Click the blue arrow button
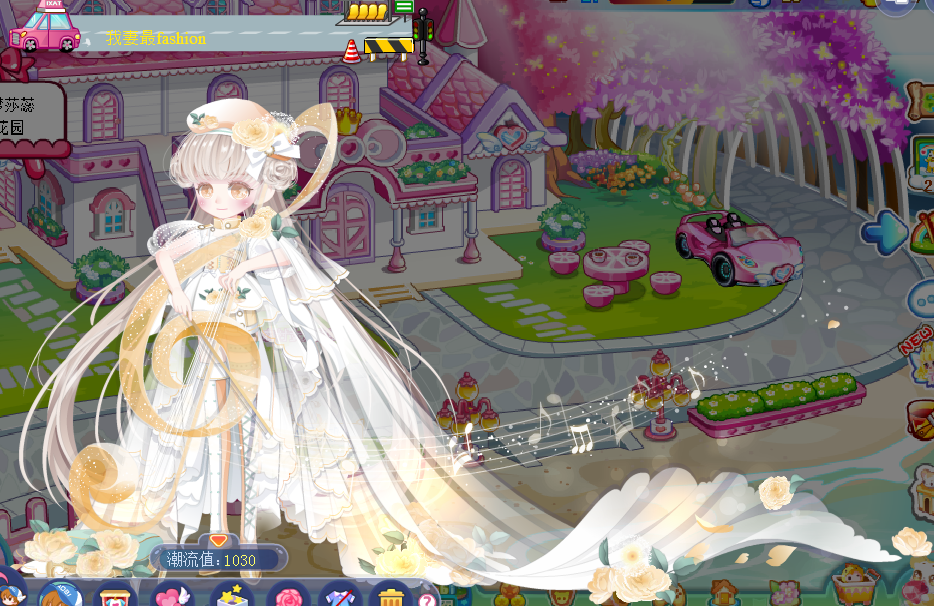This screenshot has height=606, width=934. tap(884, 233)
